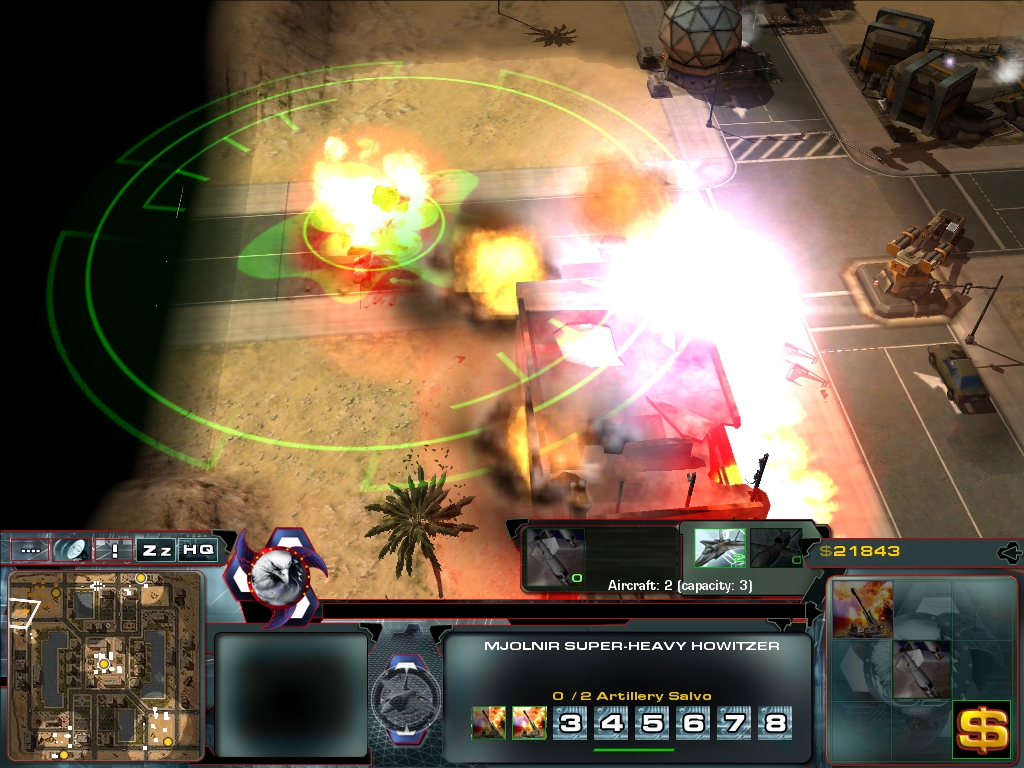Click the jet icon beside cash counter

tap(1010, 551)
